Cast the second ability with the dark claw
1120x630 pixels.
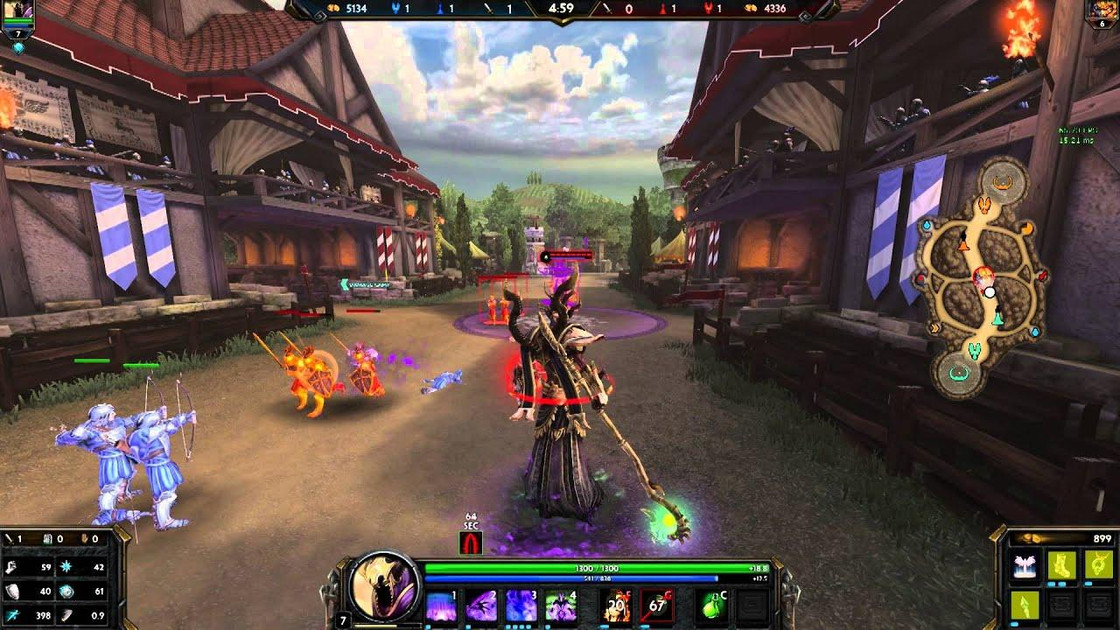pyautogui.click(x=481, y=606)
